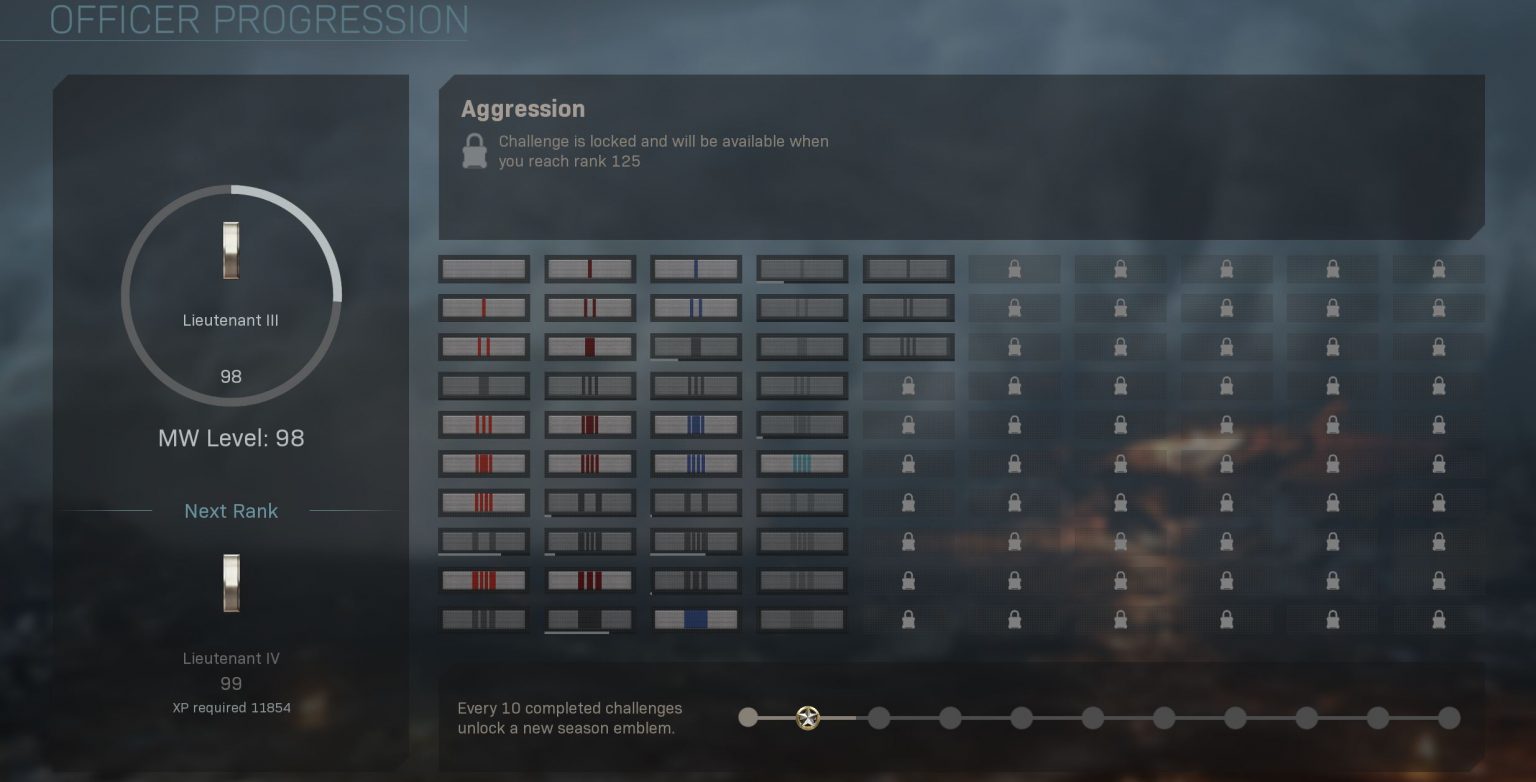
Task: Select the ribbon with a wide dark red block
Action: 590,346
